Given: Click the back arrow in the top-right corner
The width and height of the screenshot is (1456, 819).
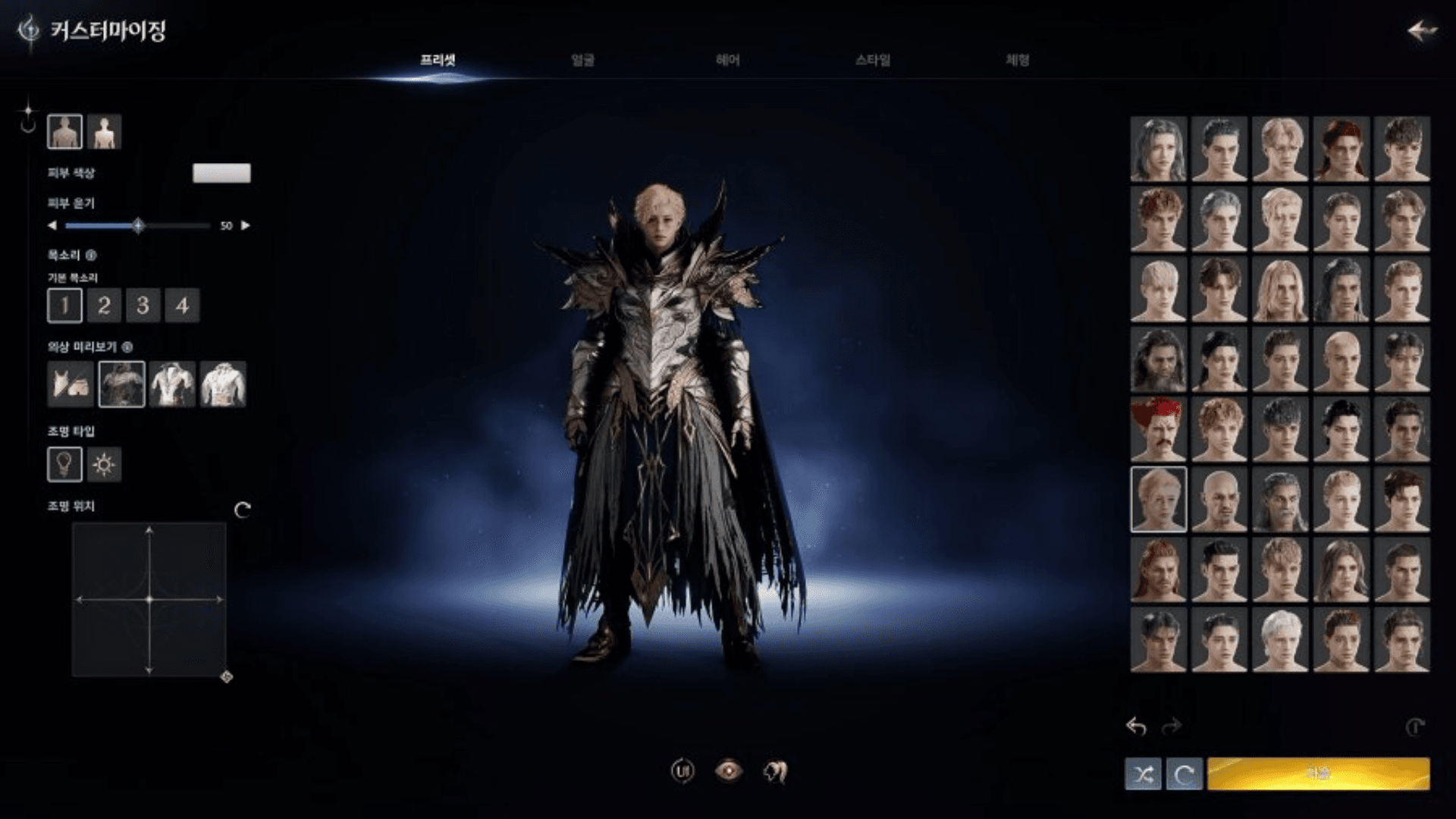Looking at the screenshot, I should click(1421, 30).
